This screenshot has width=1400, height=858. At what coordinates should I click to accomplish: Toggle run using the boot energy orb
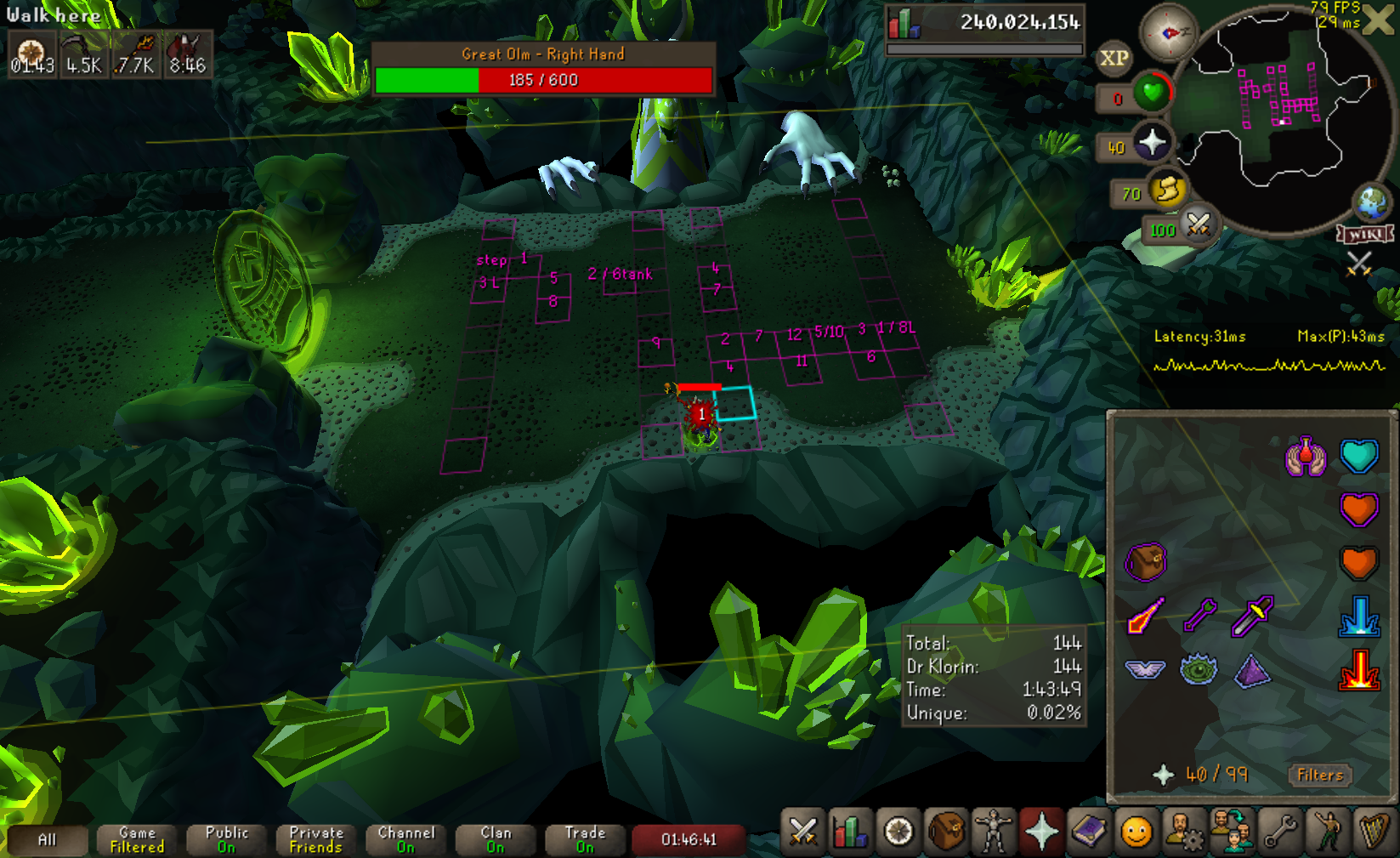[1168, 189]
